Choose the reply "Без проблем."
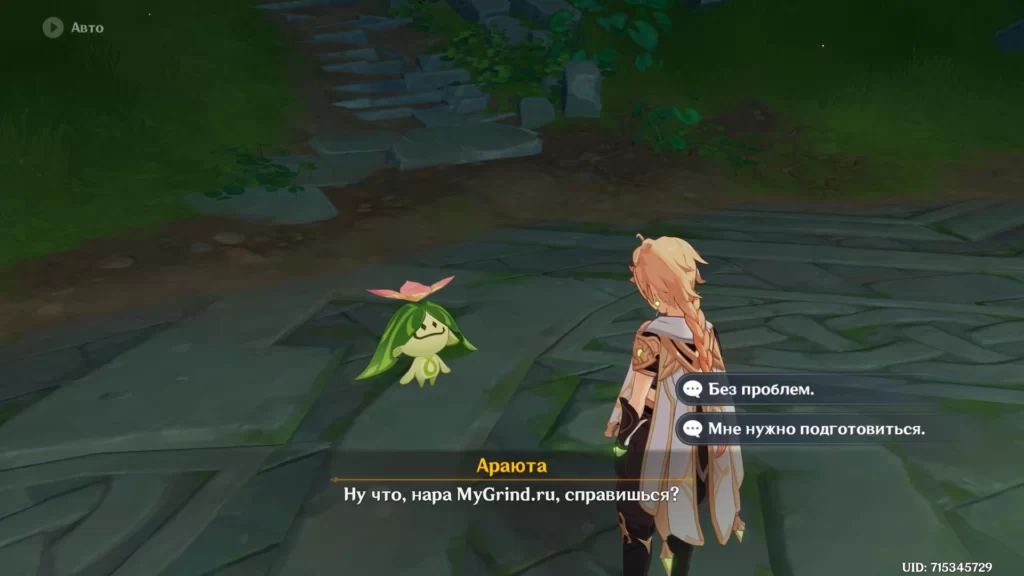 [762, 389]
